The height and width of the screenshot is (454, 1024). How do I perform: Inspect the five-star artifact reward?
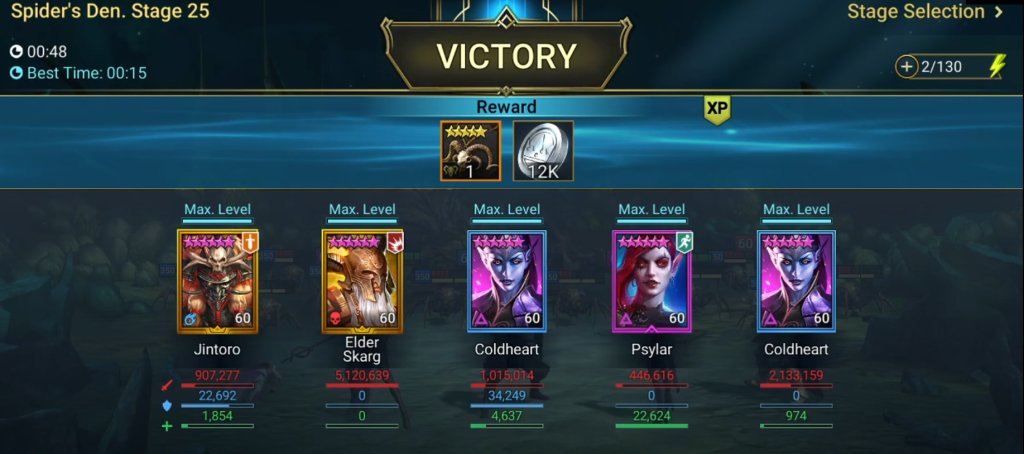click(470, 151)
